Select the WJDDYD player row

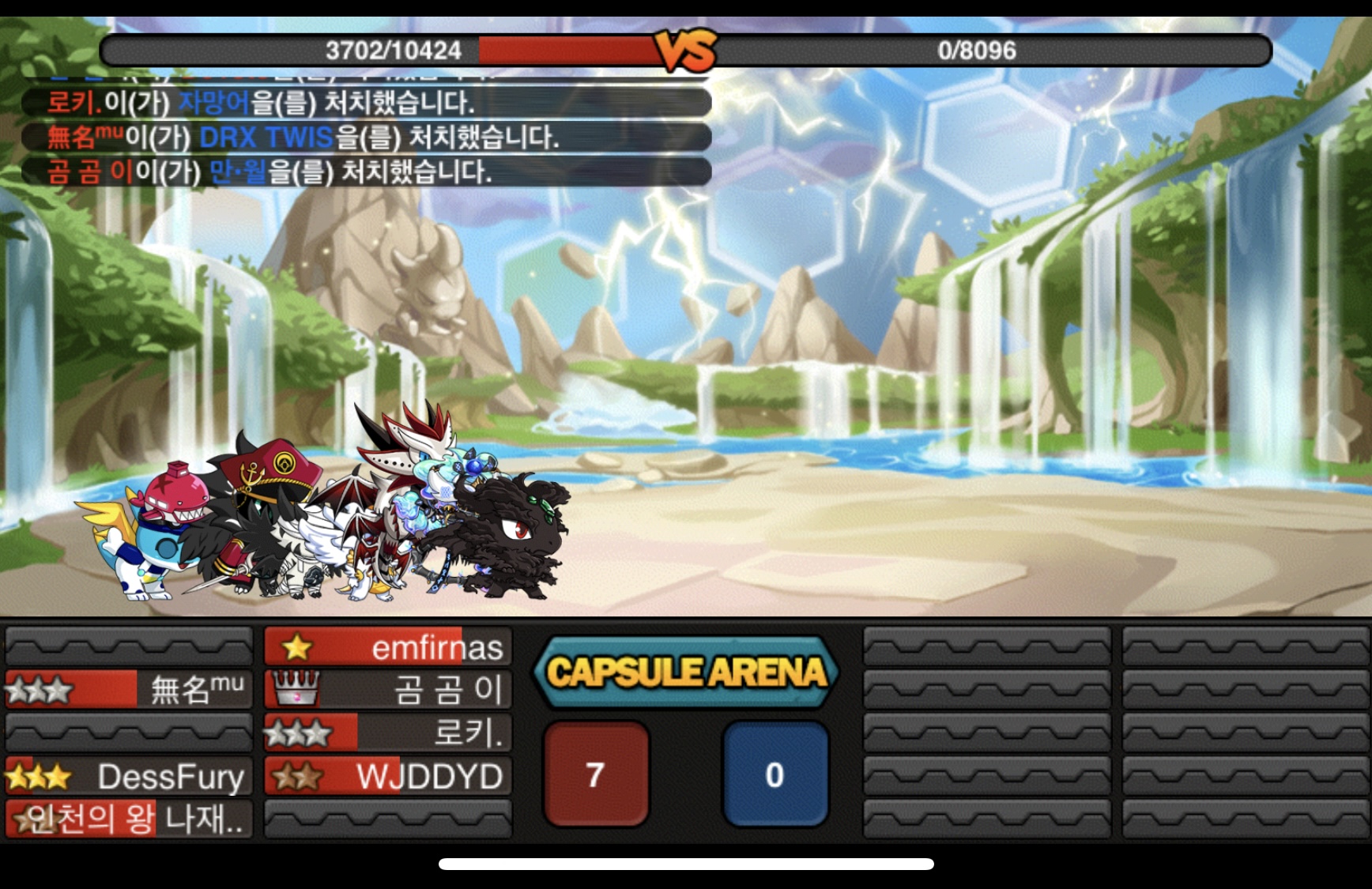point(387,776)
